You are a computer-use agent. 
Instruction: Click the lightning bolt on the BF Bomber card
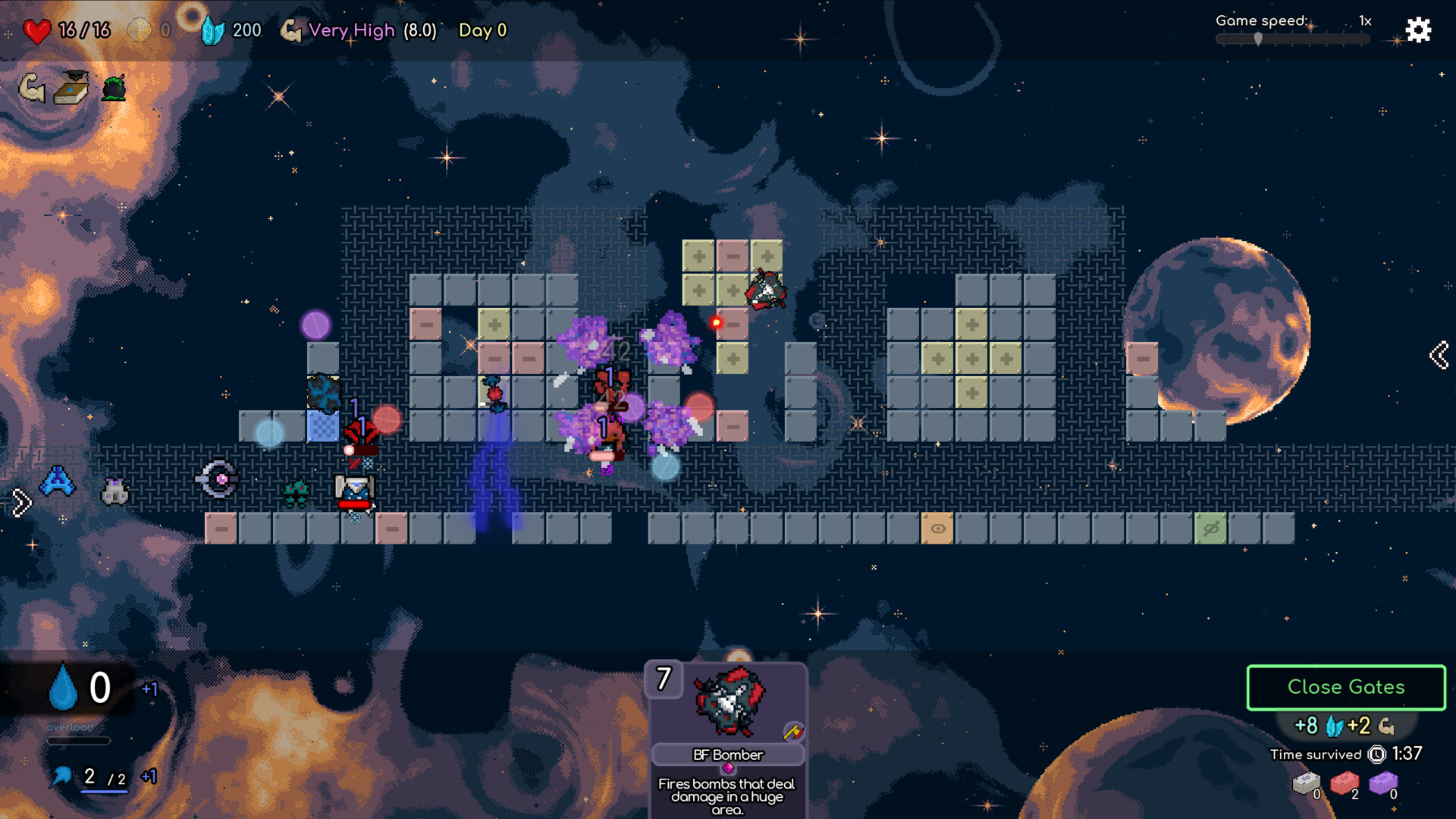point(793,731)
